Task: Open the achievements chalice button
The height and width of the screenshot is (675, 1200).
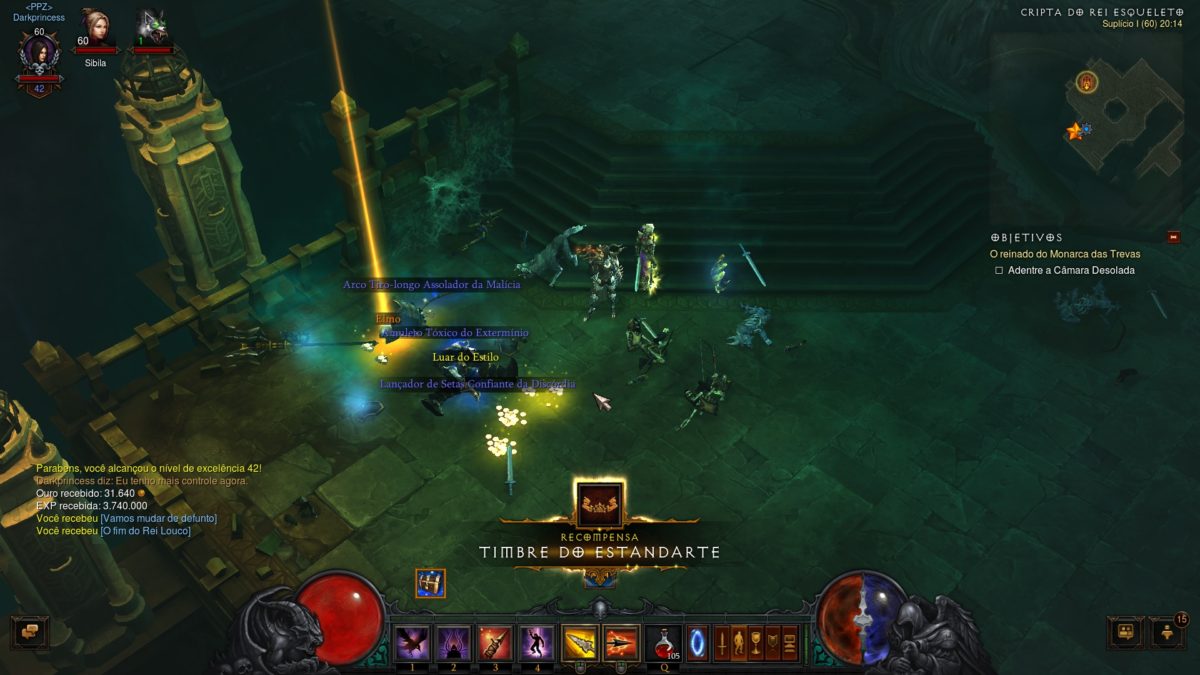Action: [756, 642]
